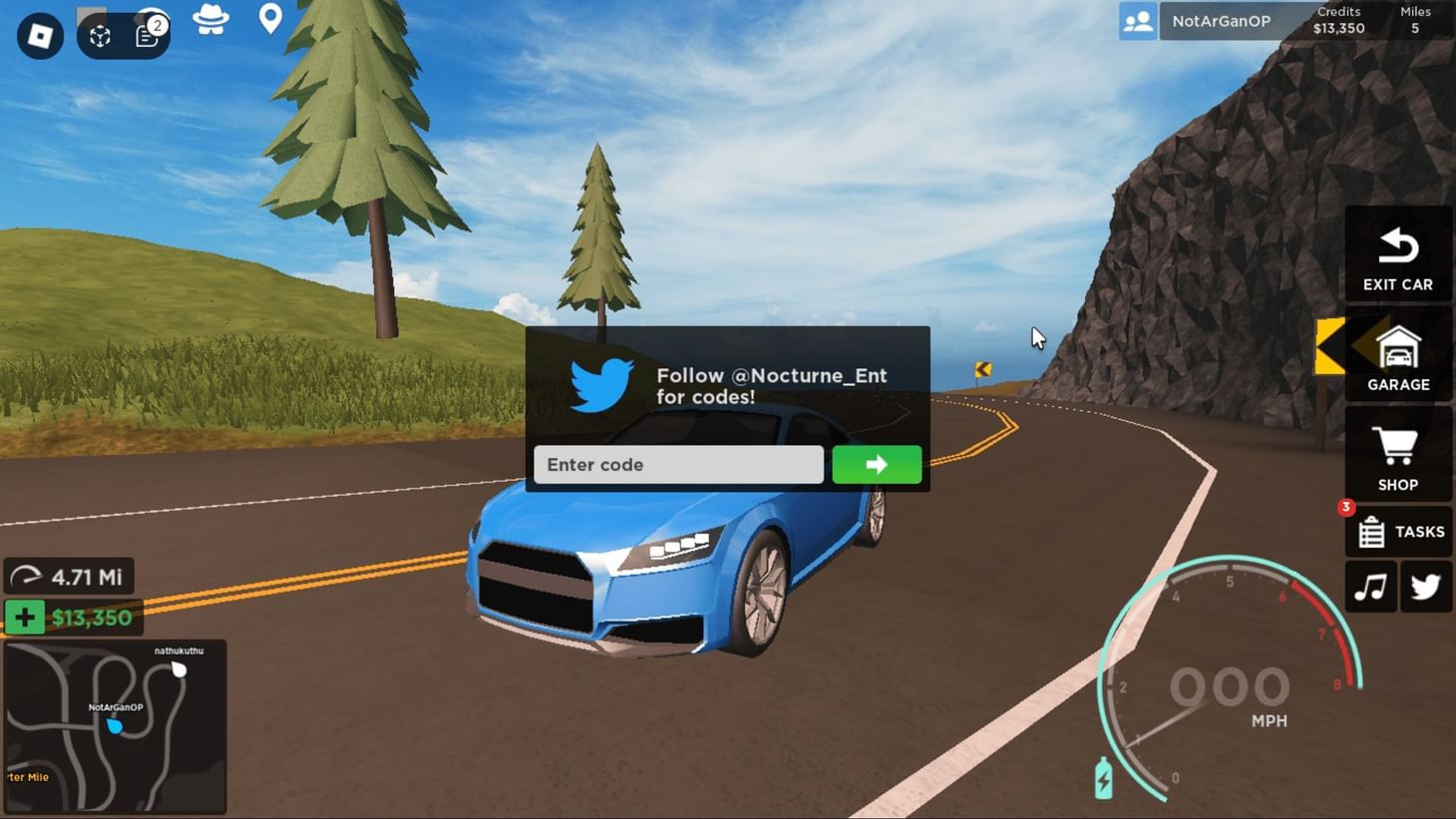
Task: Click the player name NotArGanOP
Action: [x=1222, y=21]
